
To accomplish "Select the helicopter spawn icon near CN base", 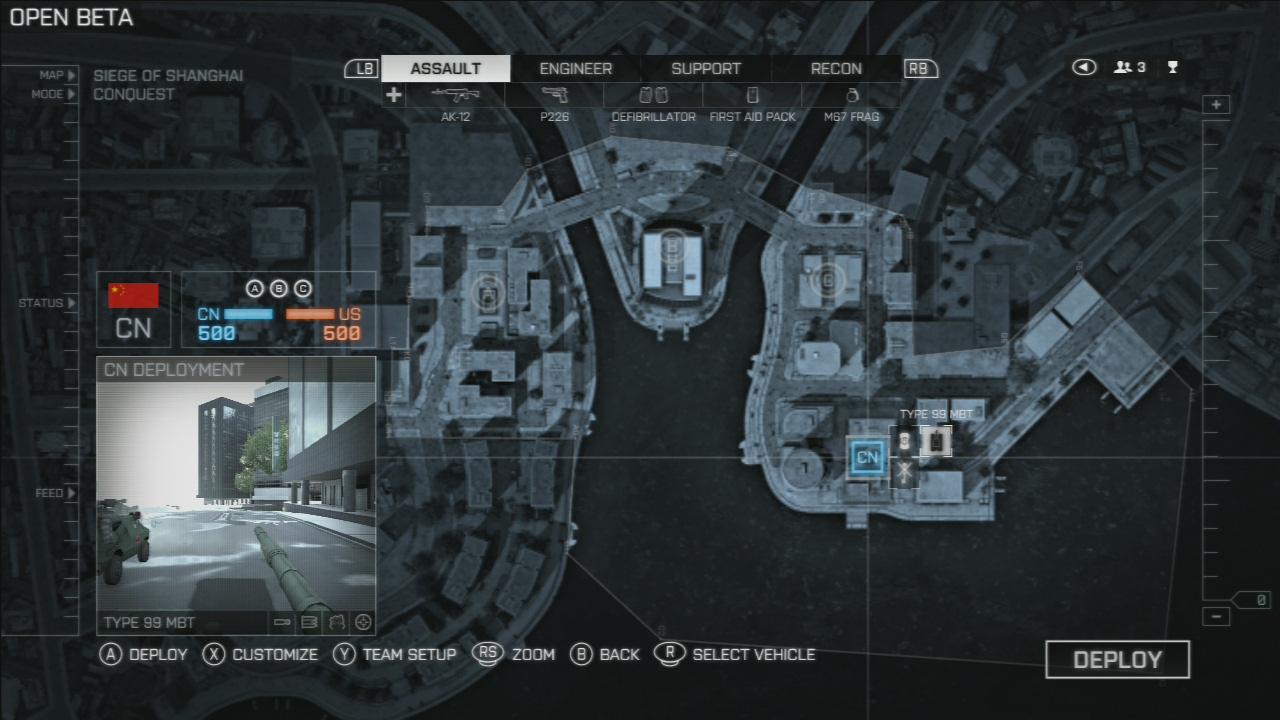I will click(904, 472).
